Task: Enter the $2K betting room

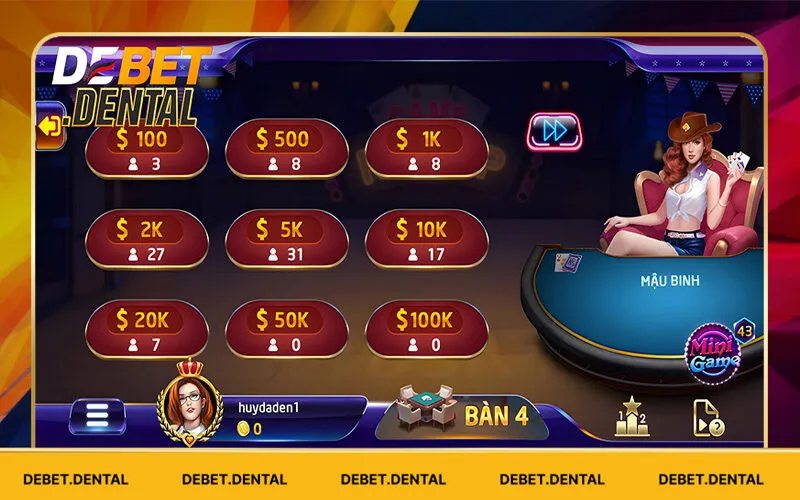Action: [x=146, y=239]
